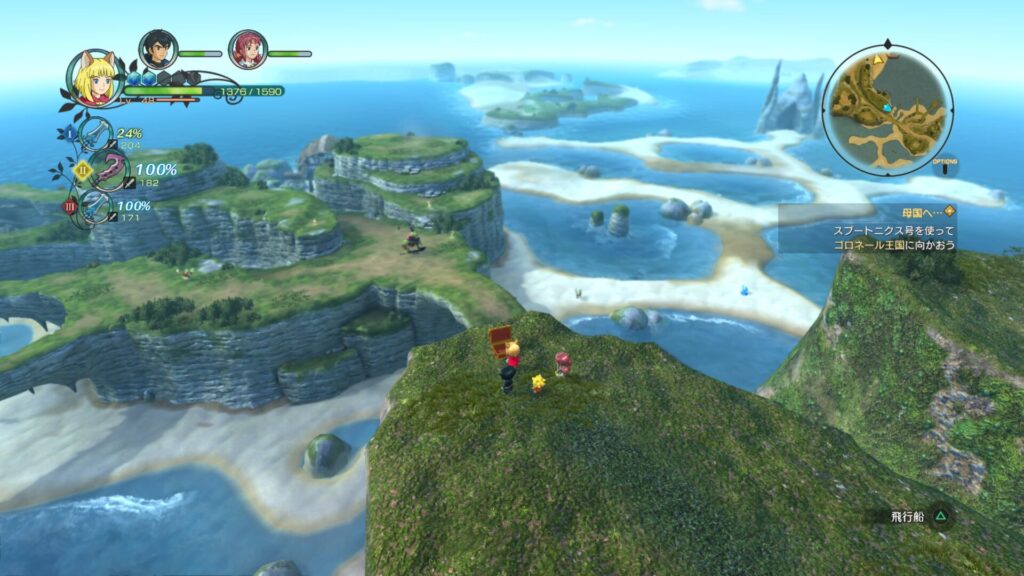
Task: Select the pink curved weapon in slot II
Action: 109,171
